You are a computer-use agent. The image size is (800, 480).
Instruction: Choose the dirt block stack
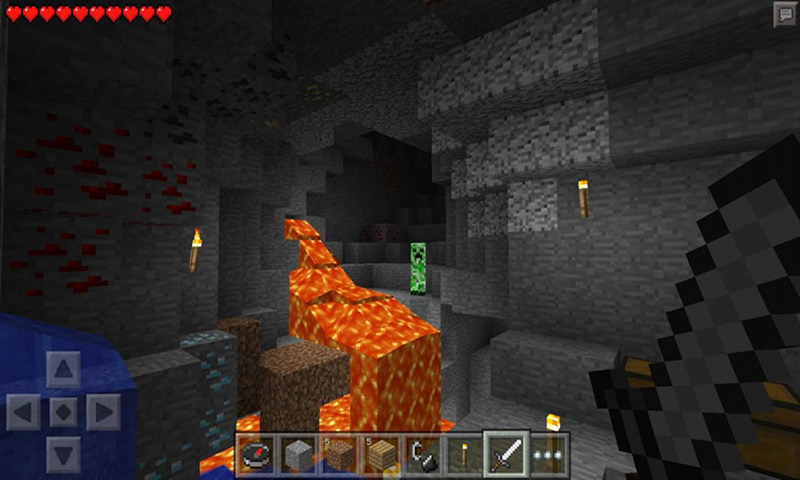(x=339, y=454)
